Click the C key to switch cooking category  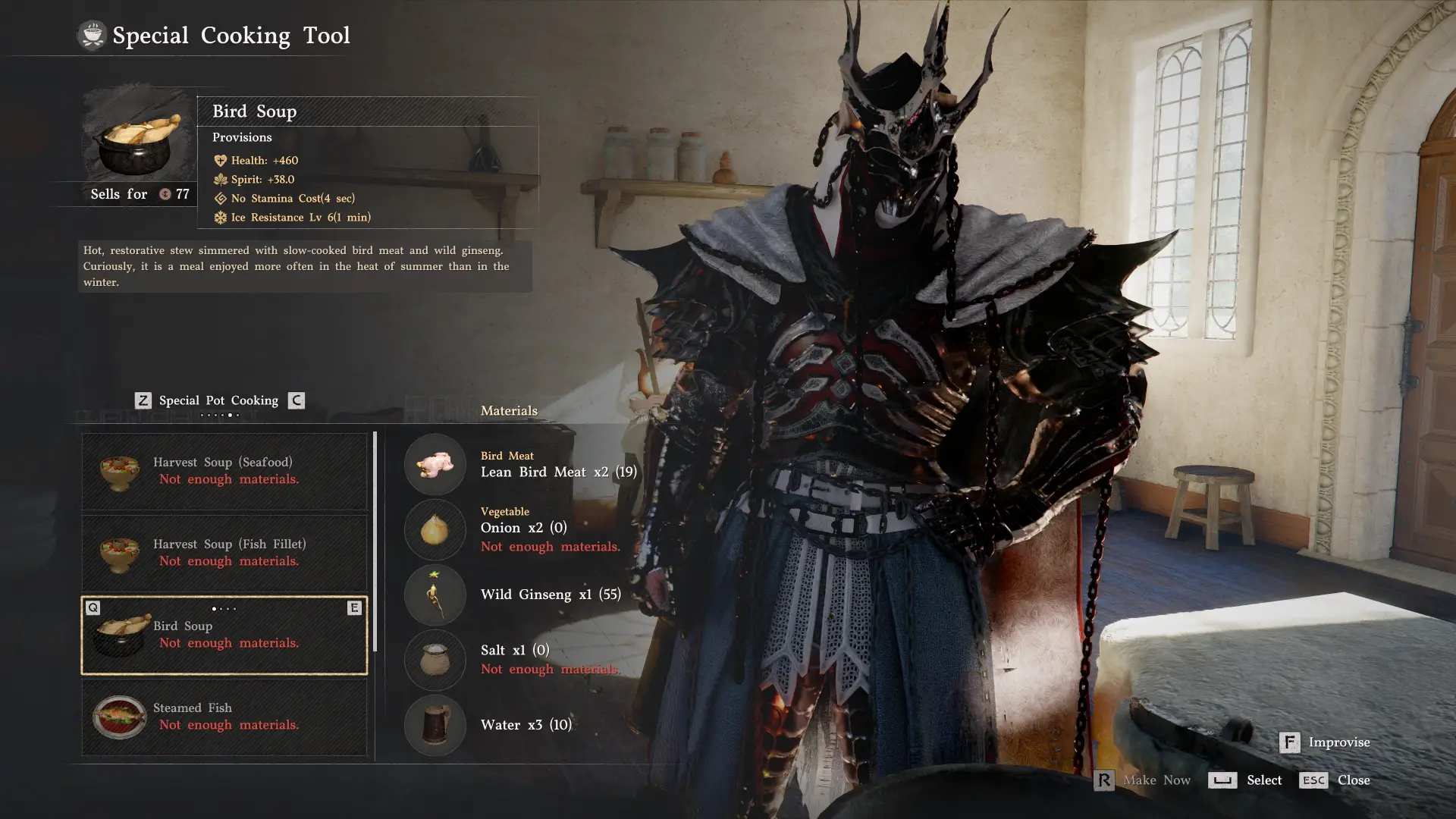(296, 400)
